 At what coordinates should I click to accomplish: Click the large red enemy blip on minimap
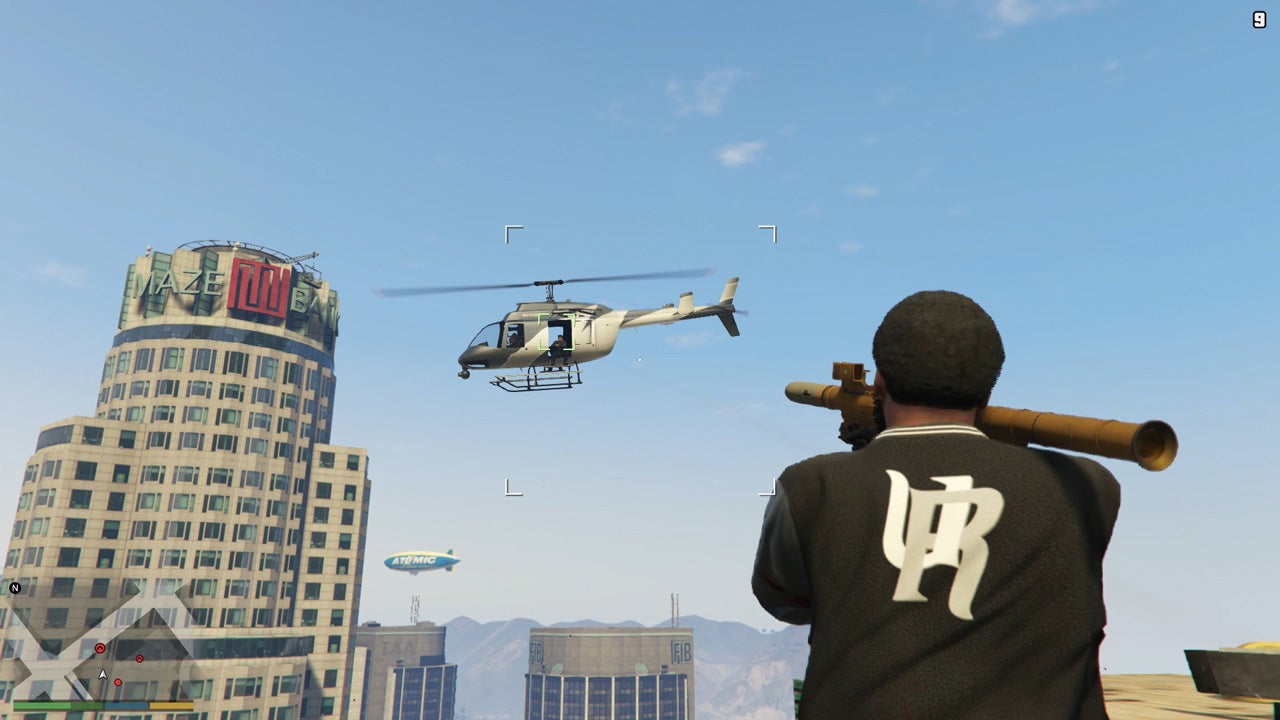point(100,647)
